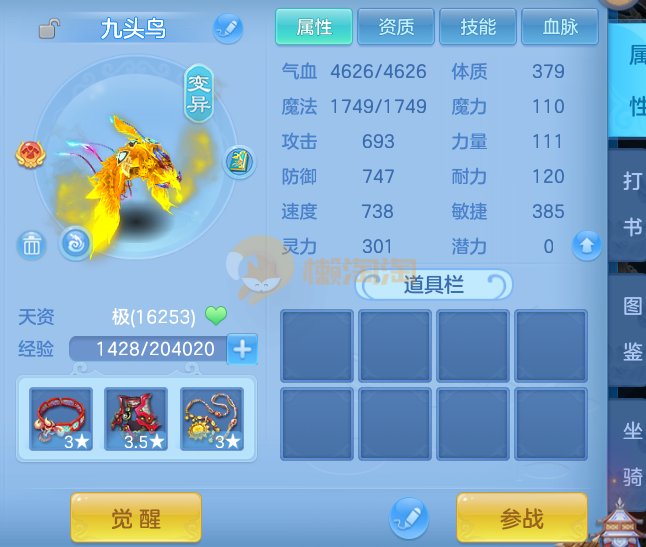Screen dimensions: 646x547
Task: Allocate 潜力 points with the up arrow
Action: [587, 244]
